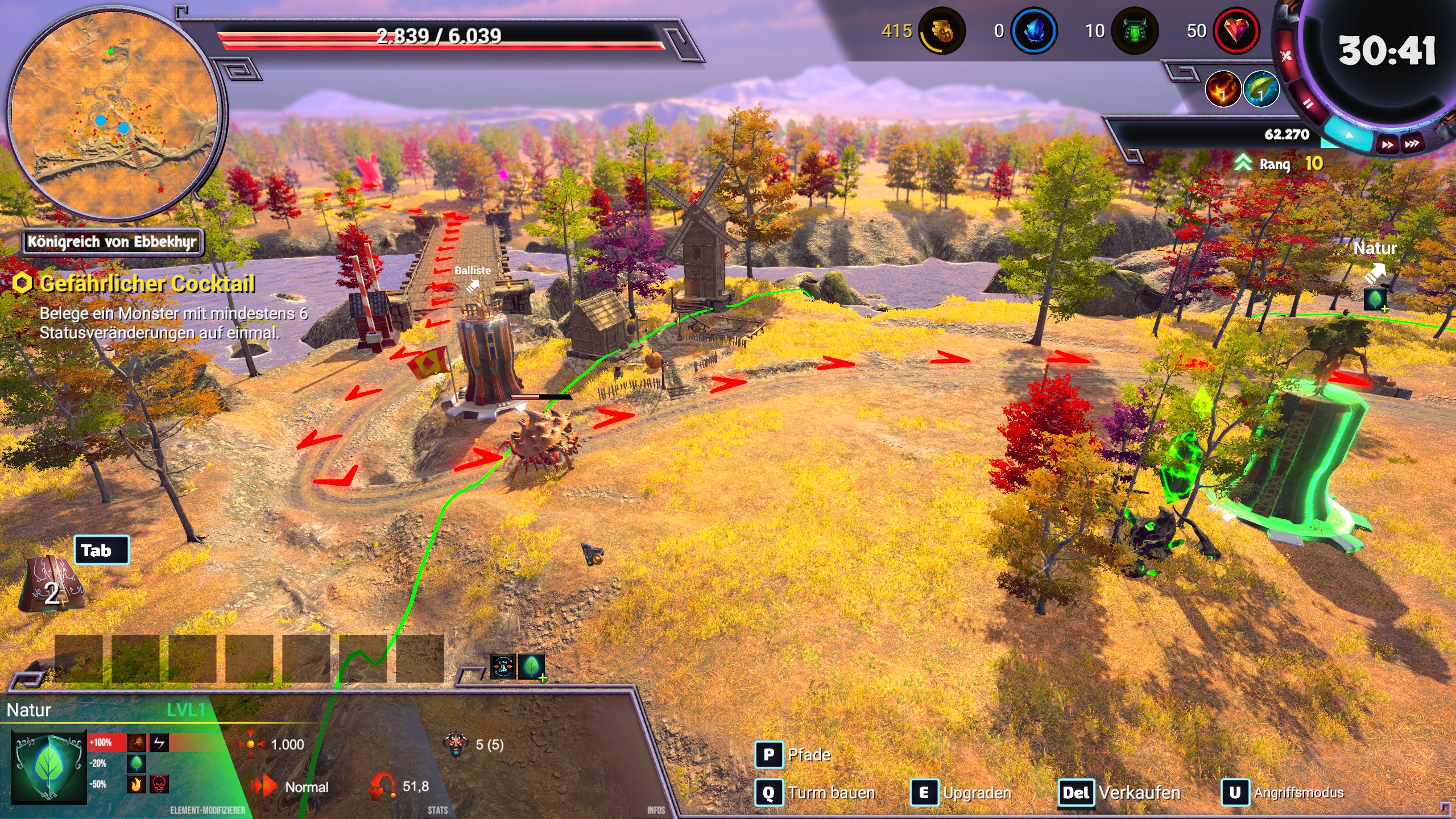Switch to triple fast-forward speed

[x=1412, y=143]
